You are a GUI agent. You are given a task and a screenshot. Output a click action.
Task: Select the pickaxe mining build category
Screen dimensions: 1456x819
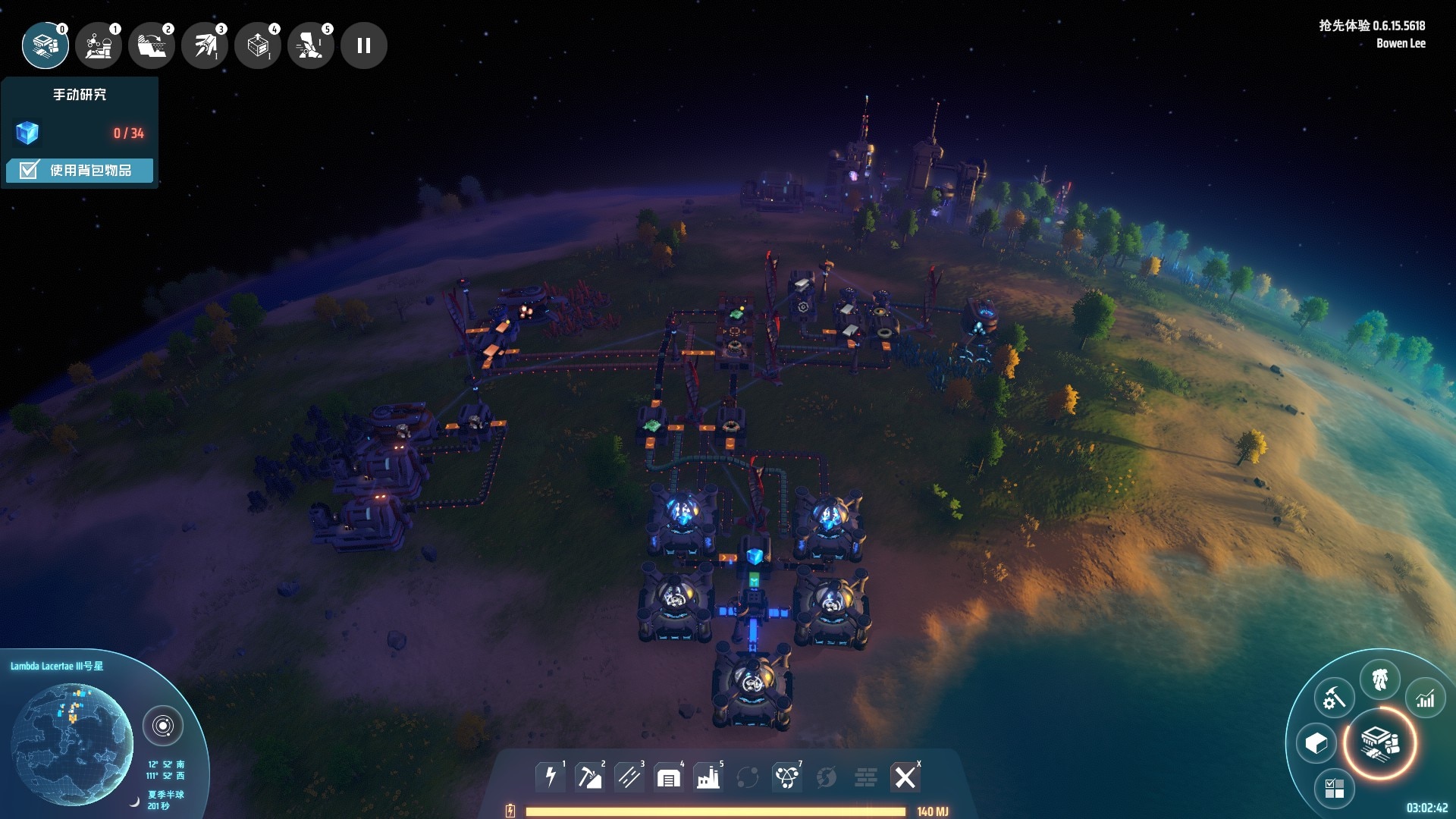(589, 777)
